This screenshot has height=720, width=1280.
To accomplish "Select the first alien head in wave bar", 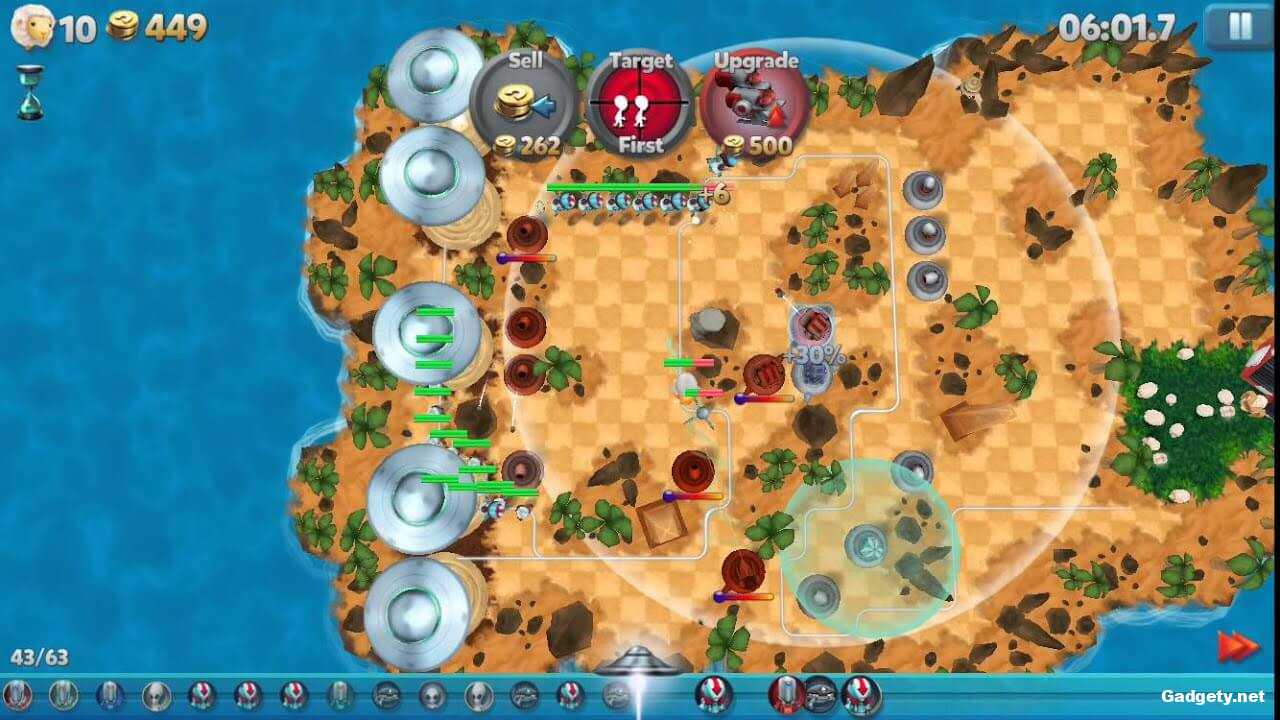I will tap(155, 692).
